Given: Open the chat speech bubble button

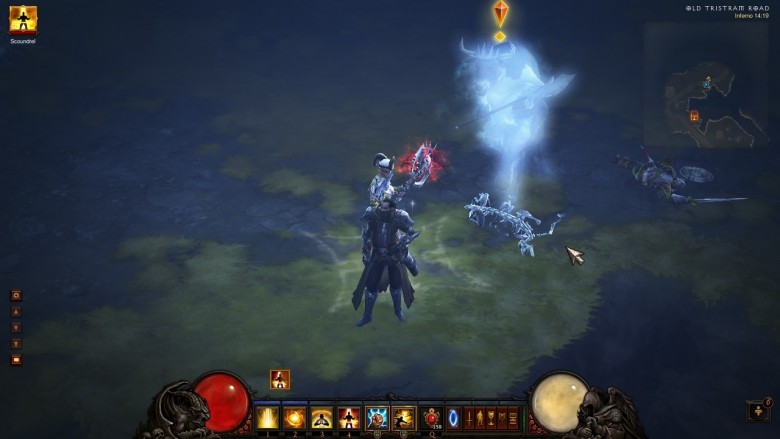Looking at the screenshot, I should pos(16,359).
